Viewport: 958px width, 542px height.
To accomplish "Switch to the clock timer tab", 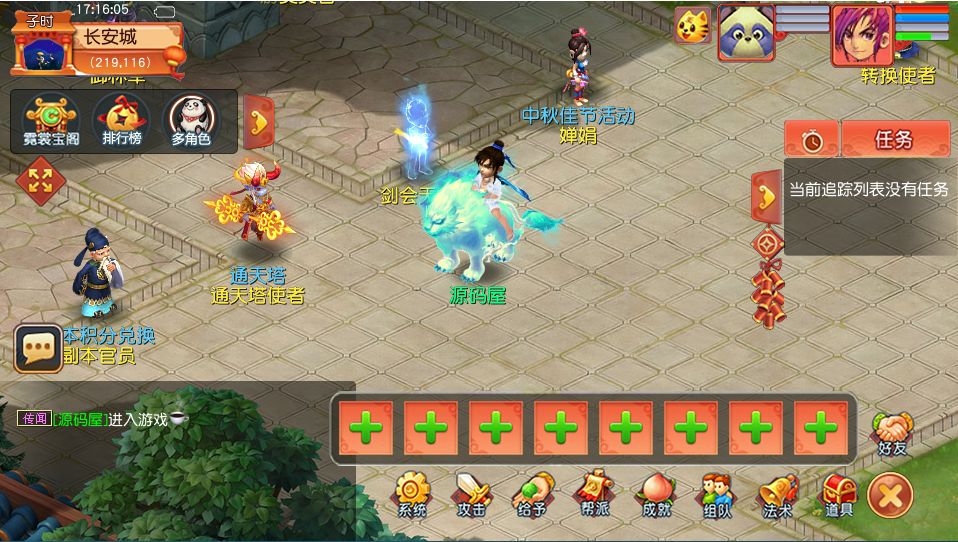I will pos(811,140).
